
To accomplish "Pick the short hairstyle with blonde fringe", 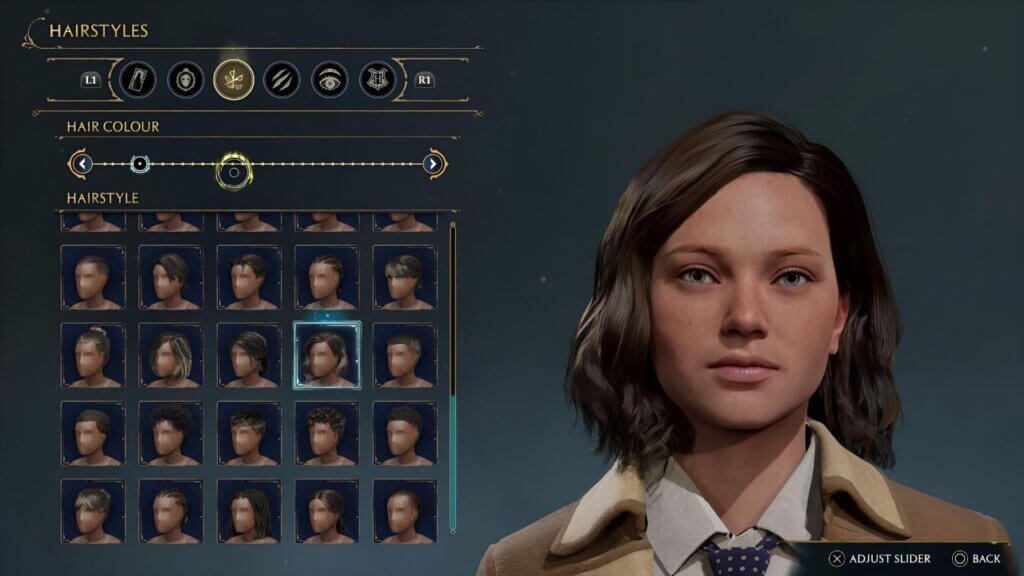I will [405, 277].
